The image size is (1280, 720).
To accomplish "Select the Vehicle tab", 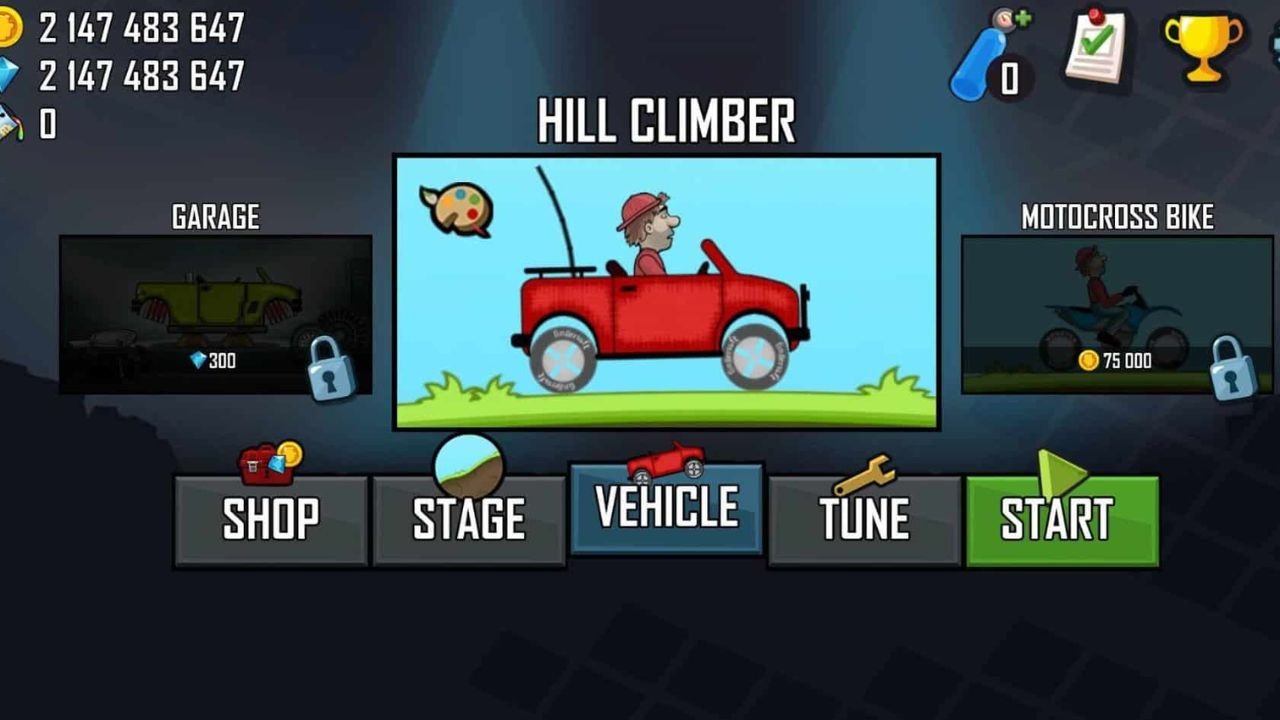I will point(666,508).
